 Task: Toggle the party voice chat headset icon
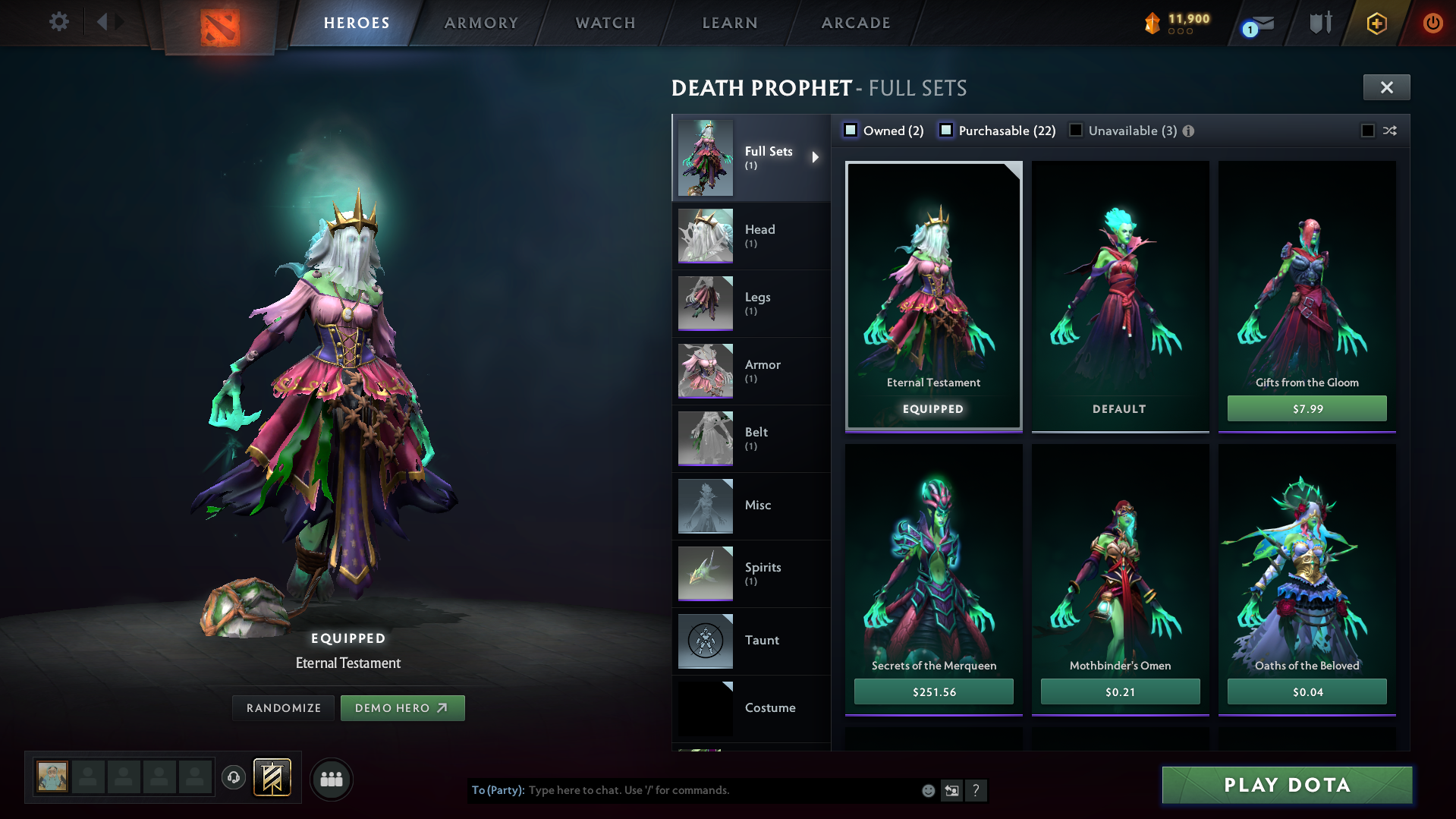click(233, 777)
